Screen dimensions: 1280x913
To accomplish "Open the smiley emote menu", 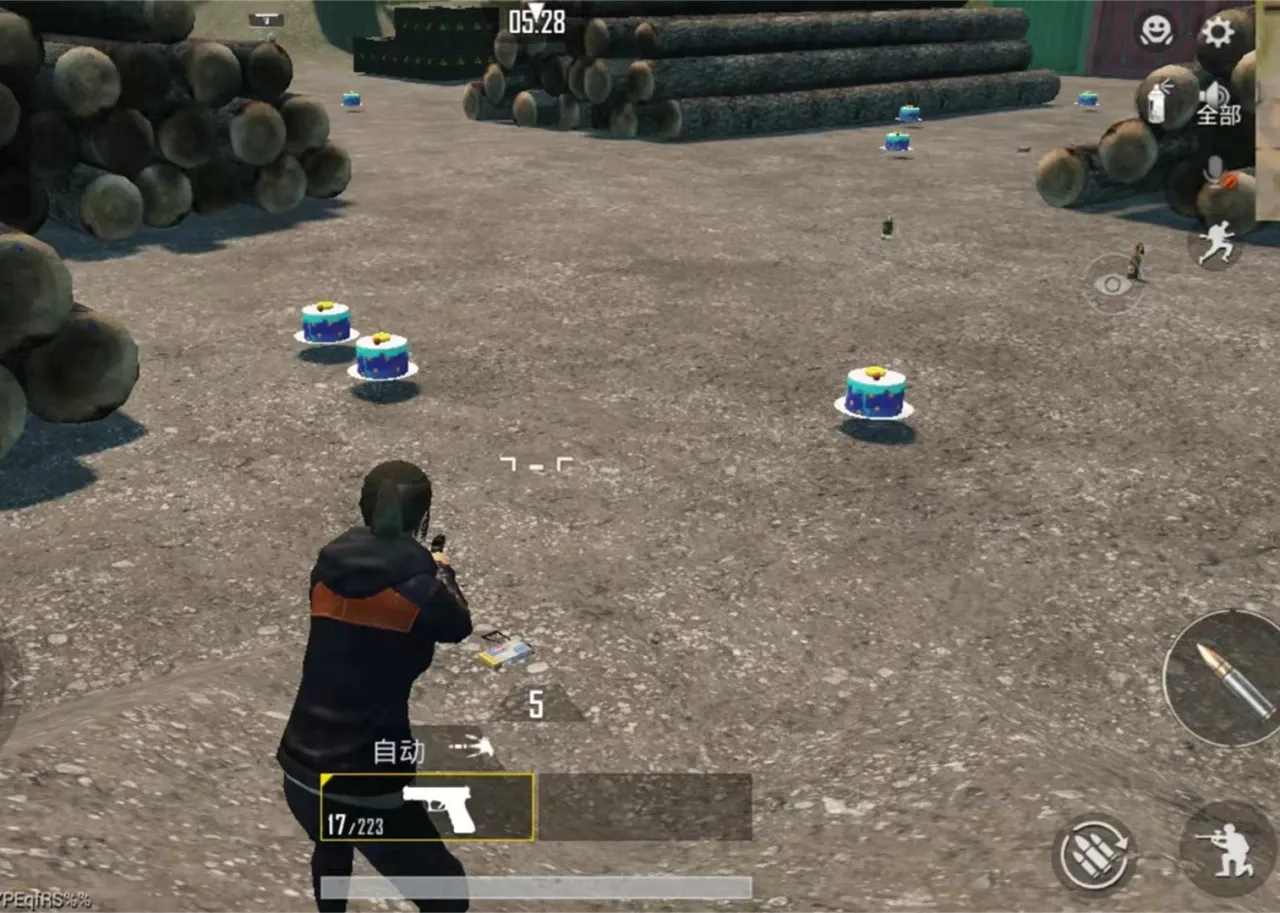I will (1155, 30).
